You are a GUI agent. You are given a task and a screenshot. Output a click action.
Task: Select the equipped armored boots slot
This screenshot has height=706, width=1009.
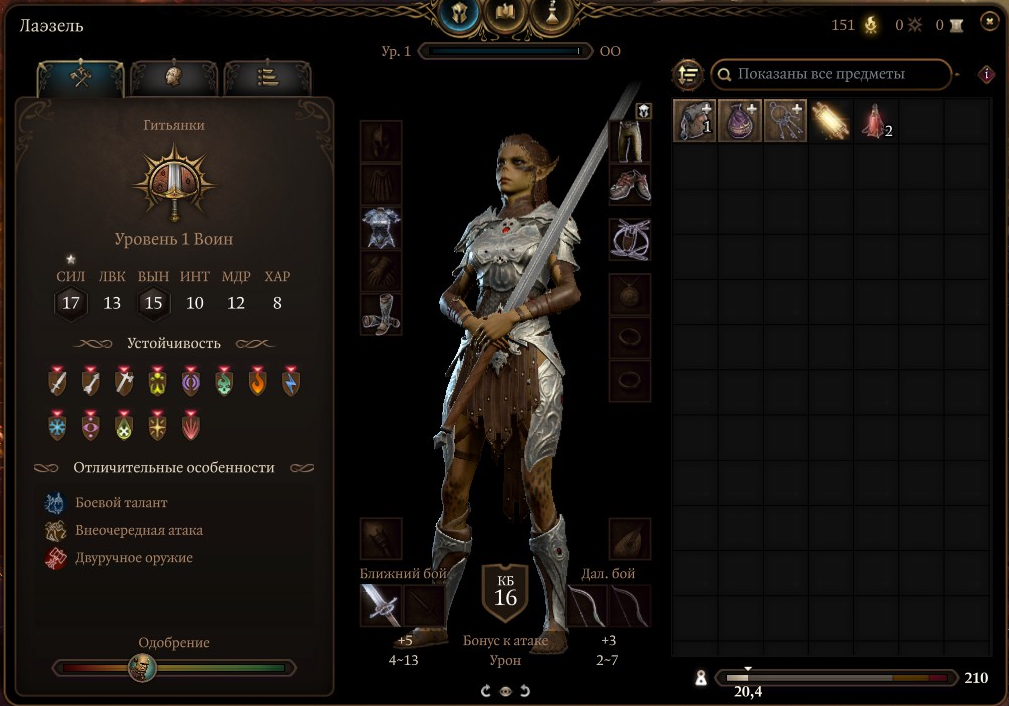[381, 314]
